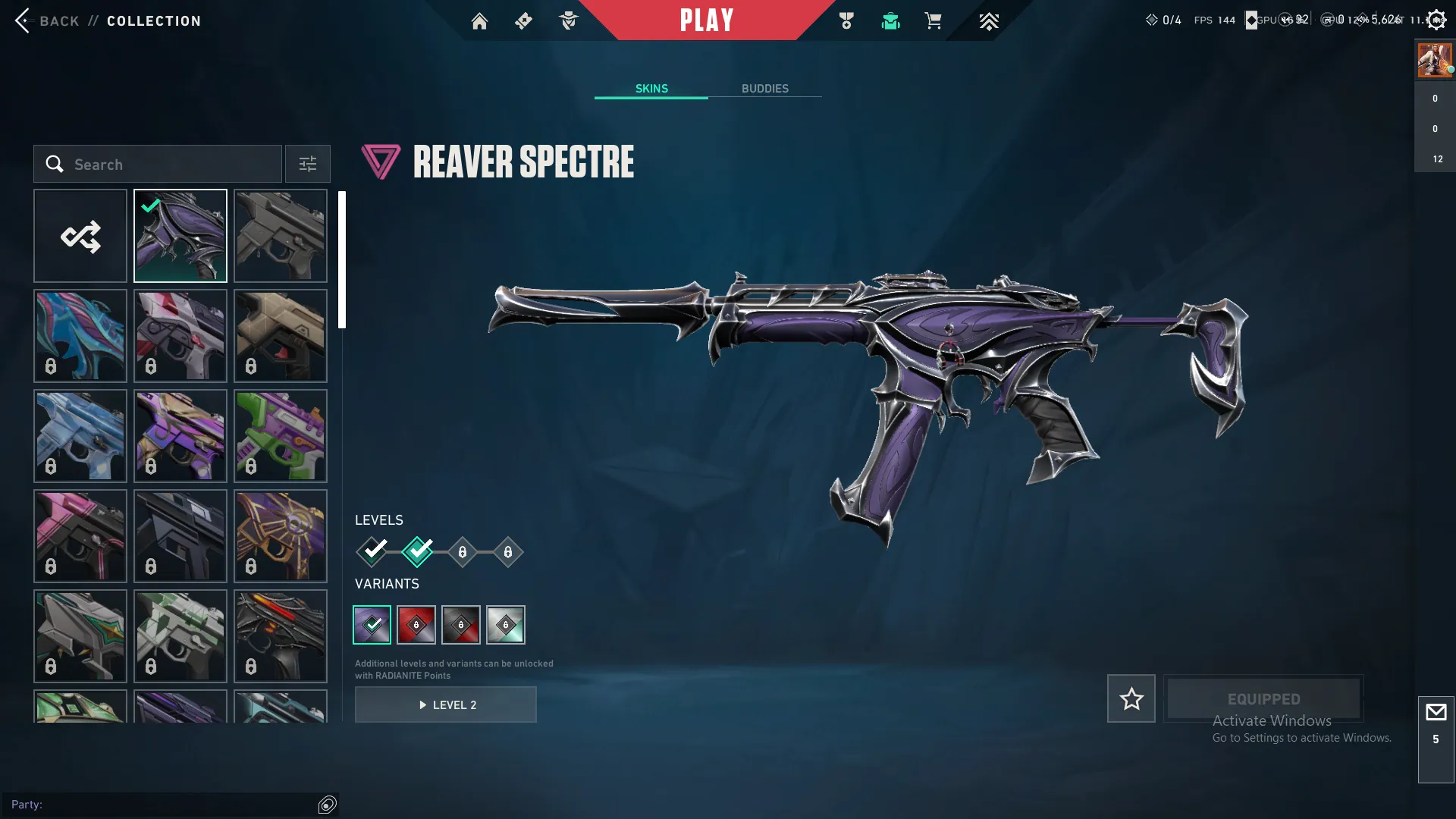The height and width of the screenshot is (819, 1456).
Task: Open the mail inbox icon
Action: tap(1435, 711)
